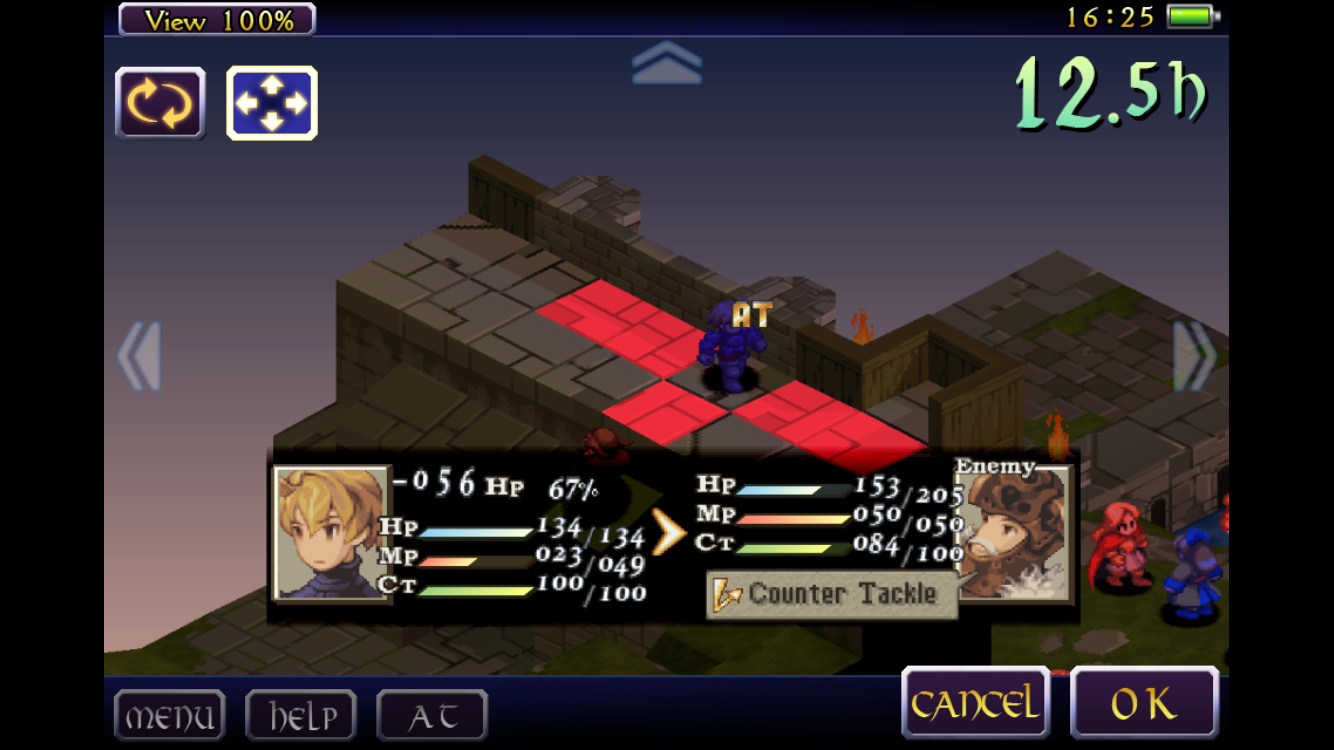The image size is (1334, 750).
Task: Cancel the attack selection
Action: coord(975,703)
